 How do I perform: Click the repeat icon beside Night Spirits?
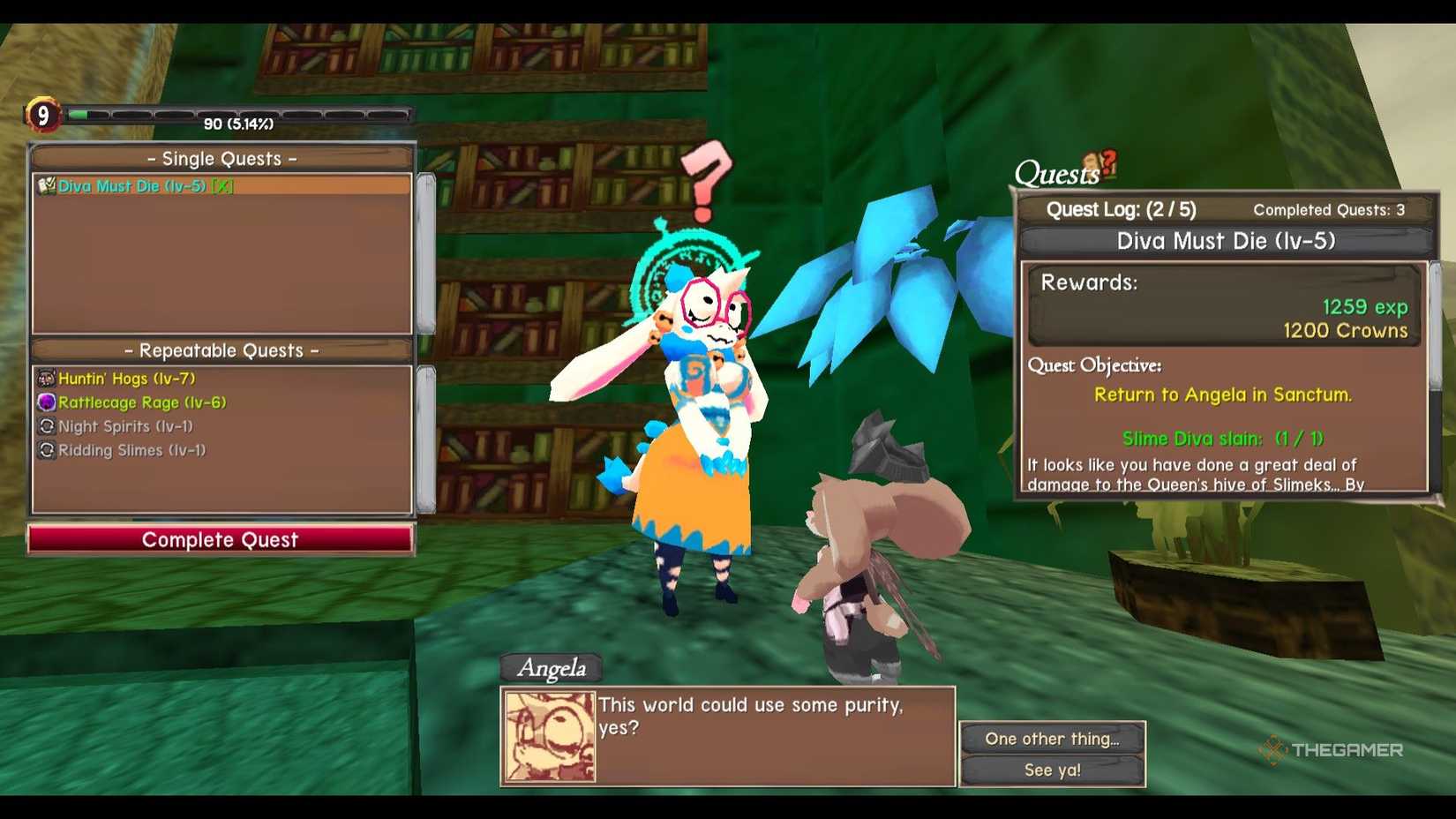tap(47, 425)
